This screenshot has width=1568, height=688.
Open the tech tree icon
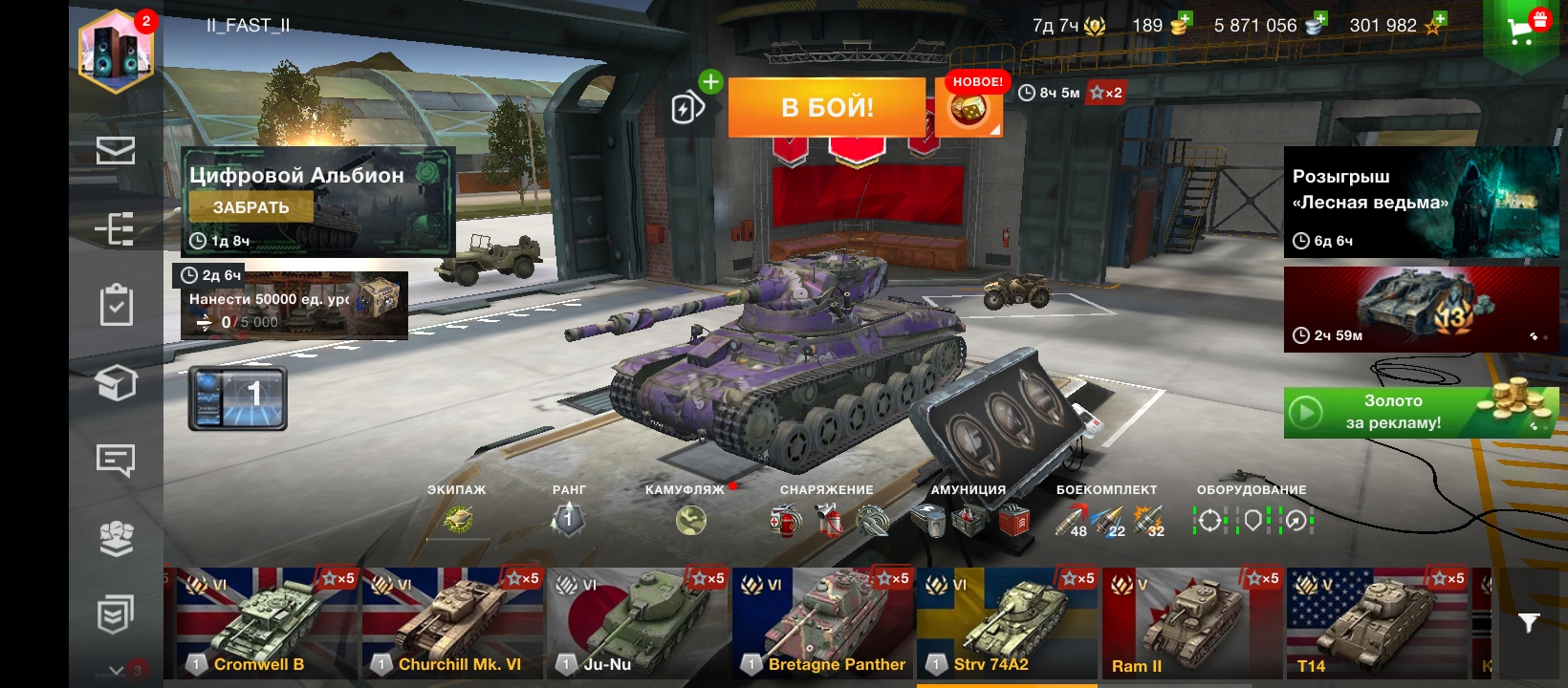tap(116, 229)
